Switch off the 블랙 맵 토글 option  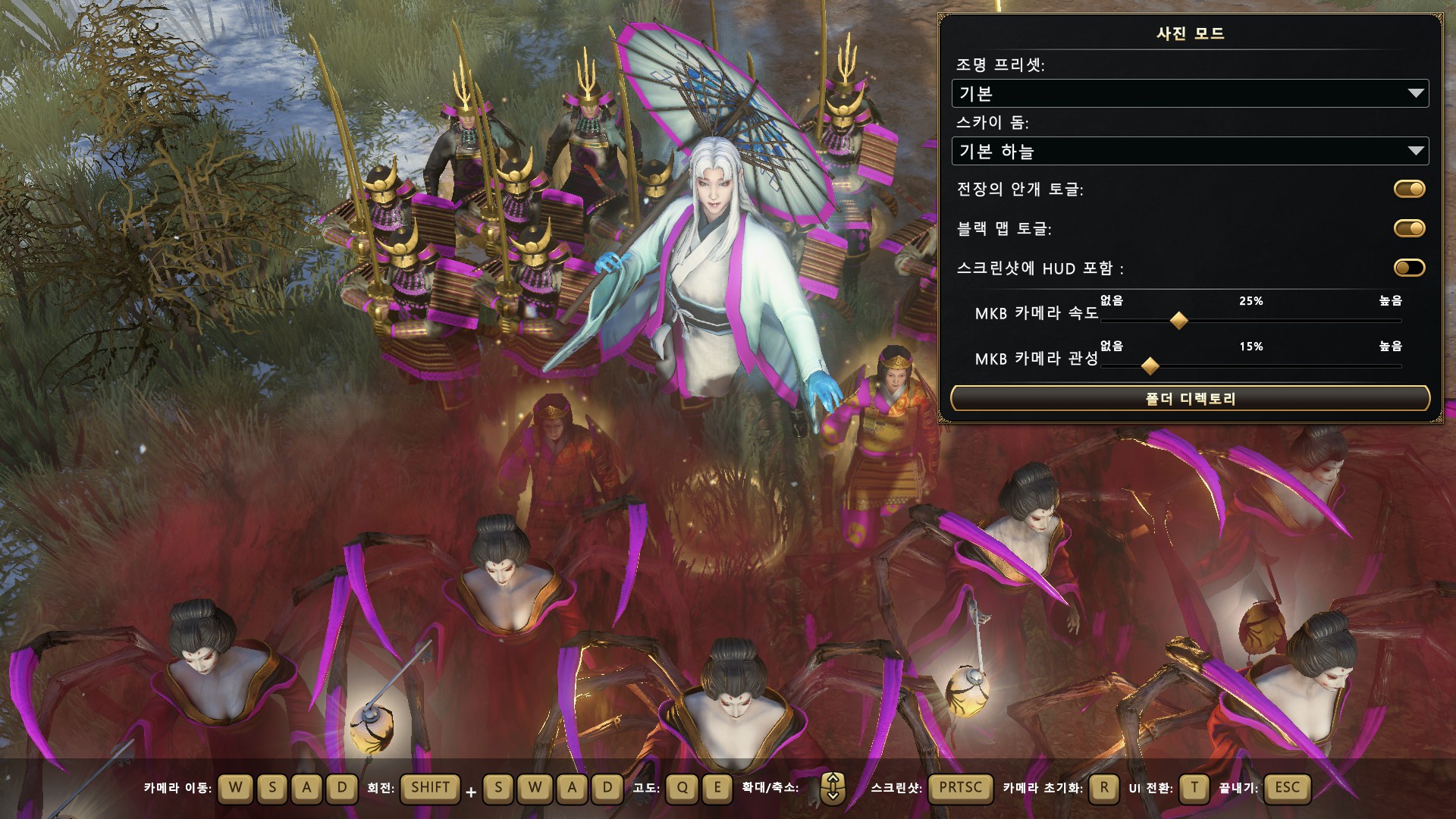[x=1409, y=228]
